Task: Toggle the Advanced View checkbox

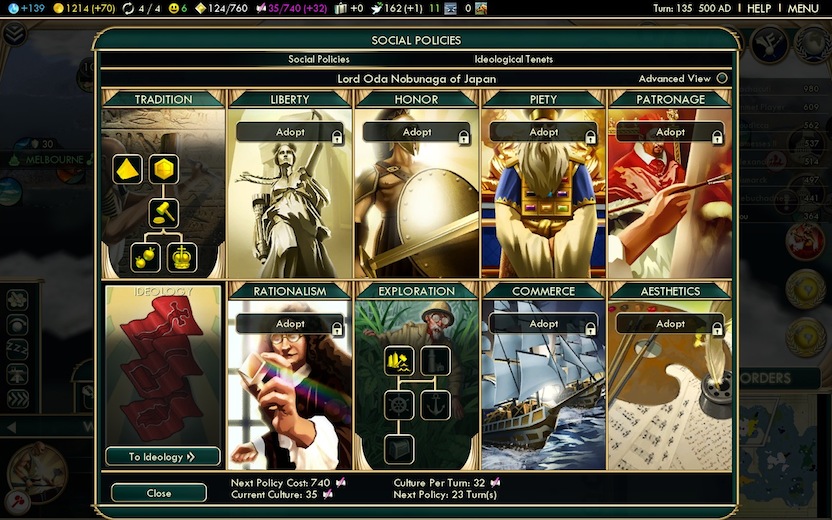Action: click(x=722, y=79)
